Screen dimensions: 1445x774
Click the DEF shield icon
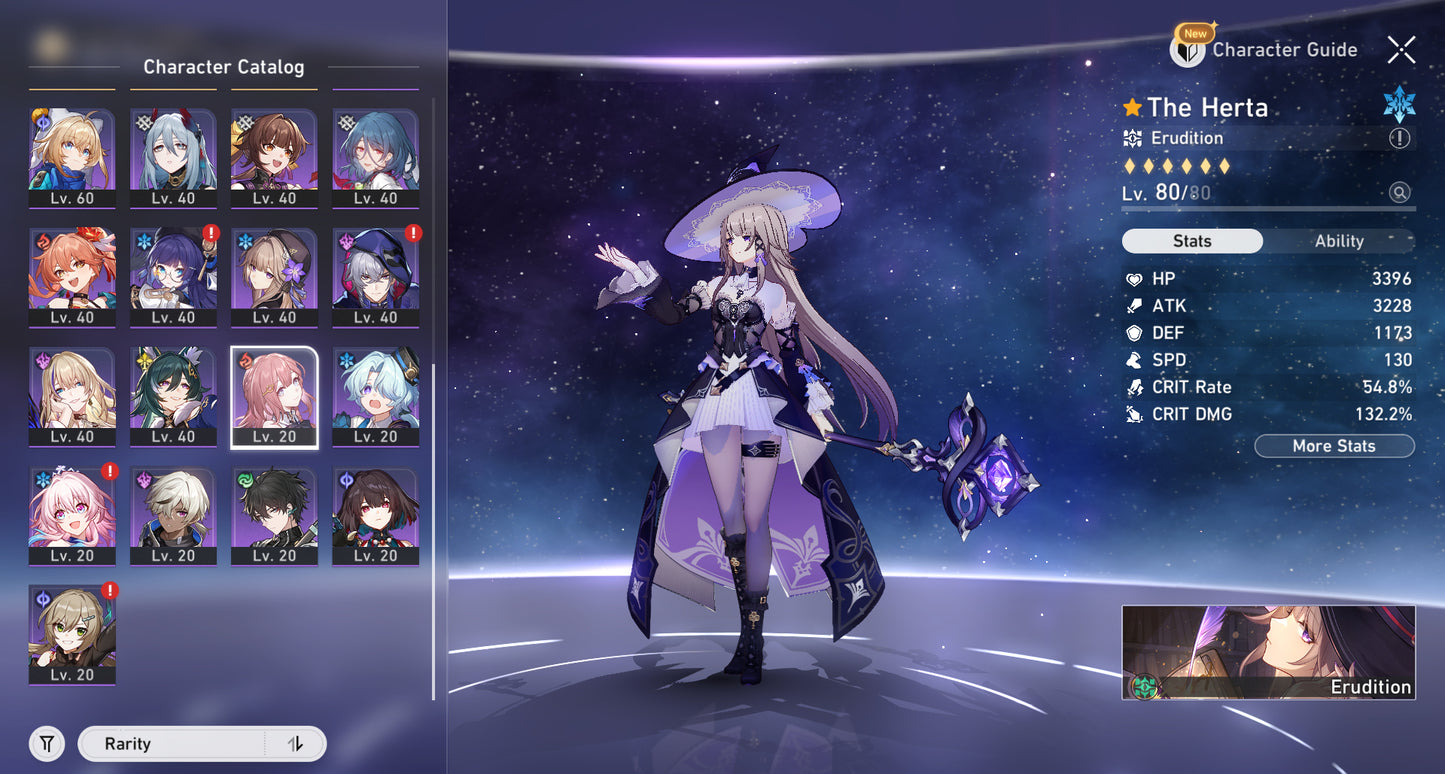(x=1133, y=333)
